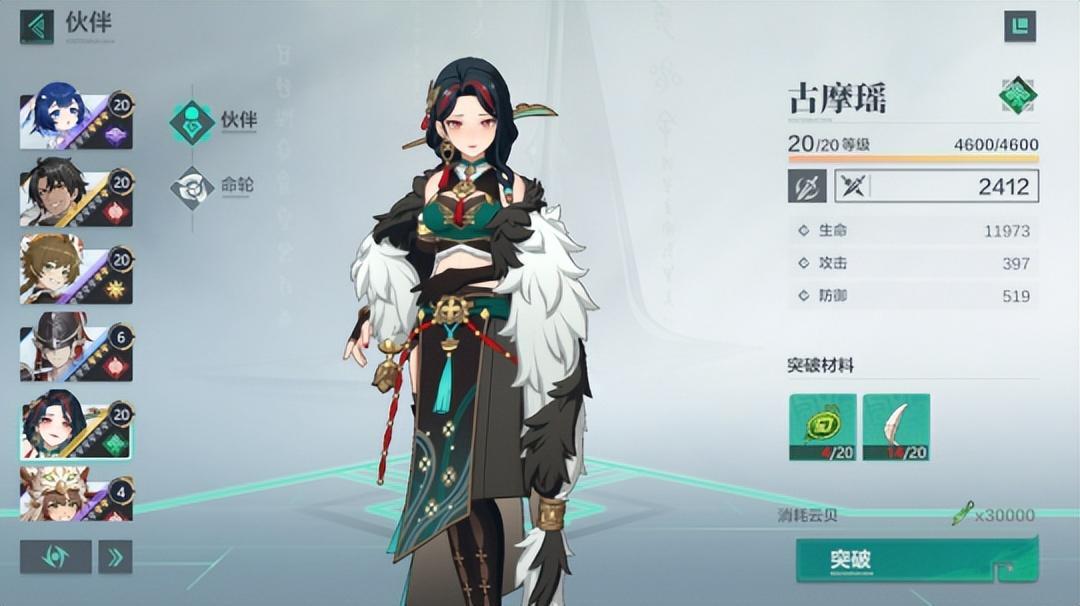
Task: Expand the companion list with double-arrow button
Action: (115, 556)
